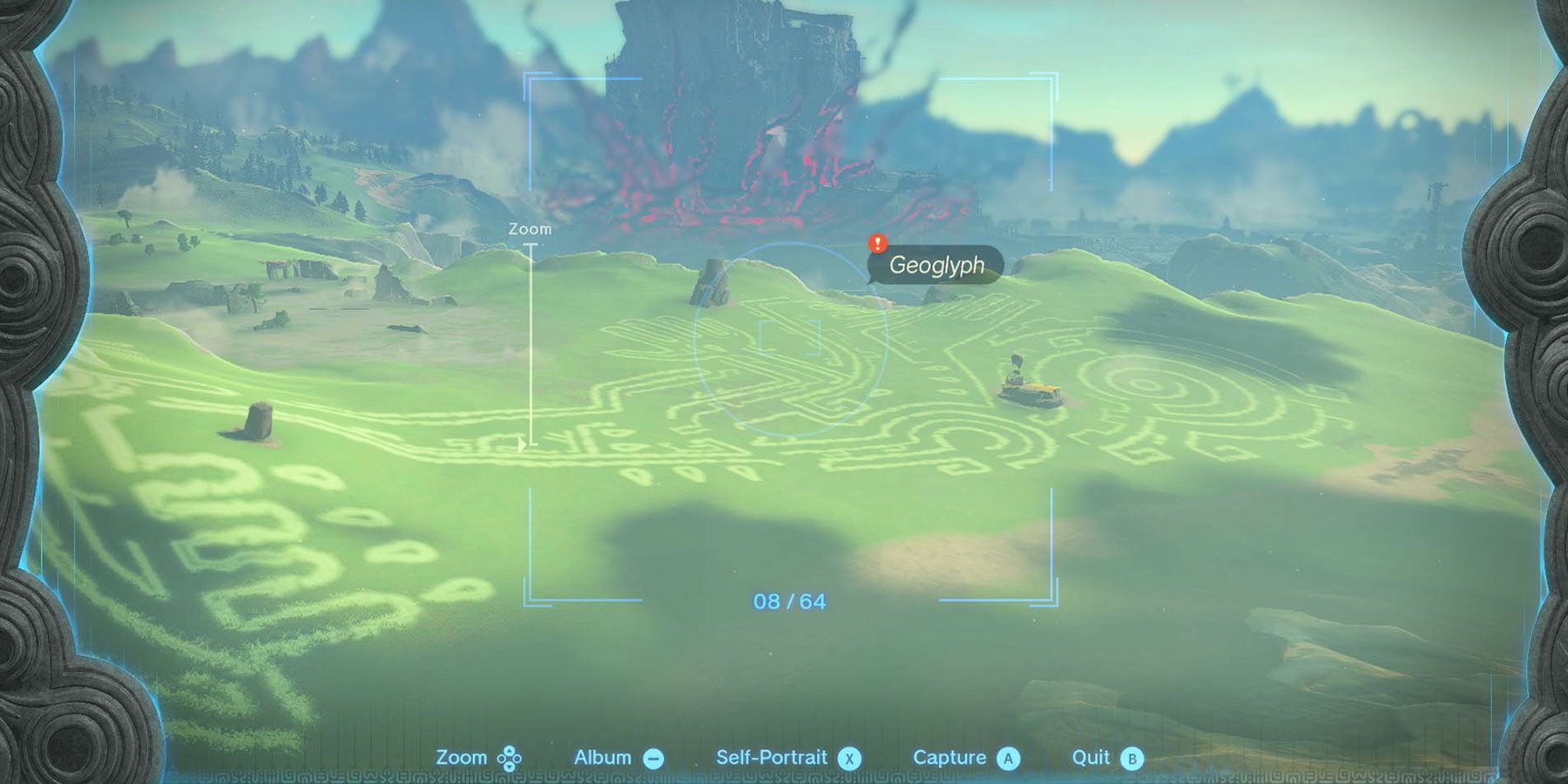
Task: Click the 08/64 photo counter
Action: pyautogui.click(x=788, y=599)
